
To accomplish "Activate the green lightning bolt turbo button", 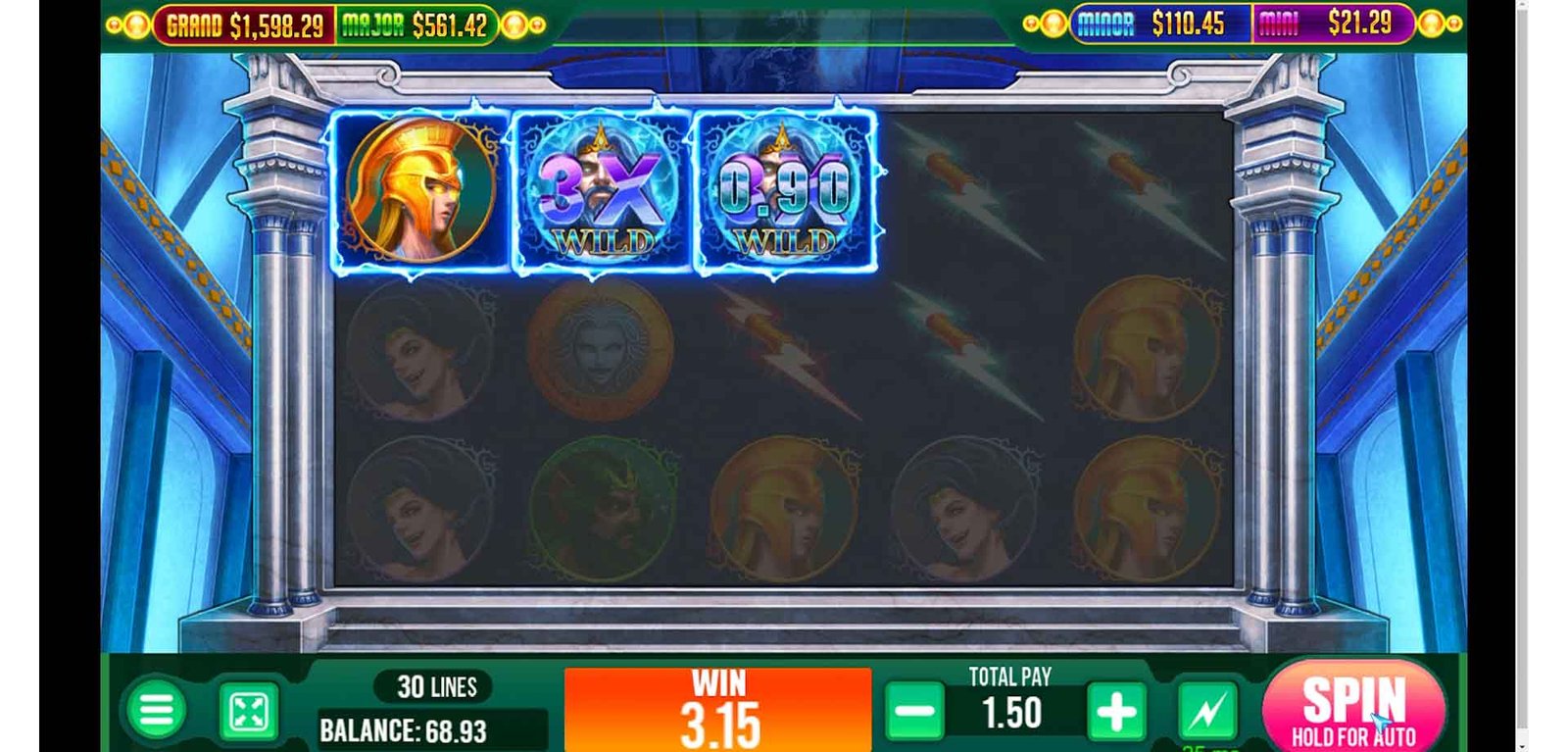I will point(1206,712).
